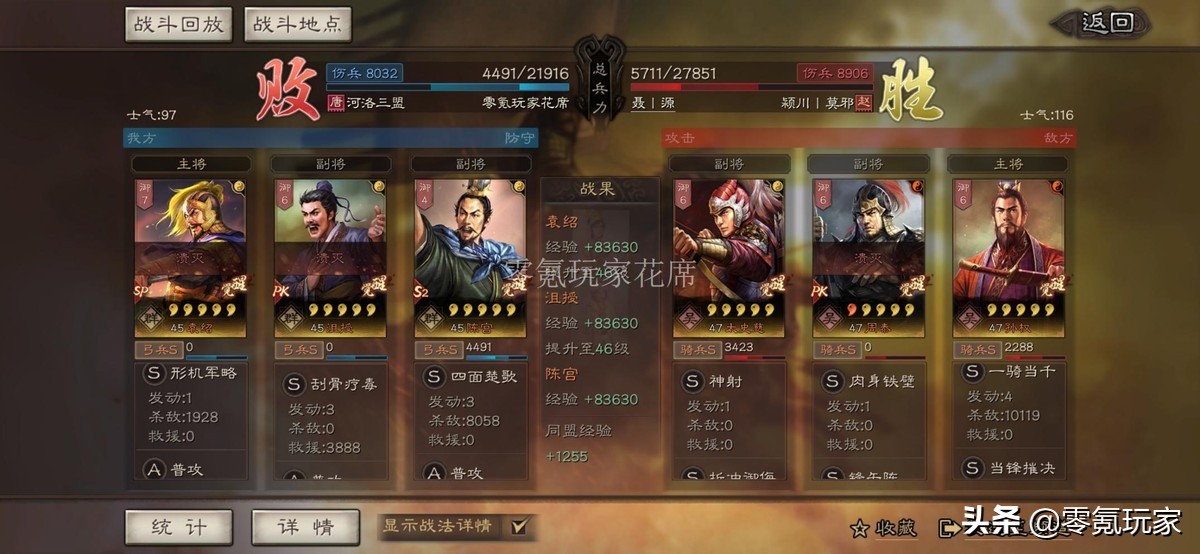Go back with the 返回 button
Viewport: 1200px width, 554px height.
coord(1109,23)
